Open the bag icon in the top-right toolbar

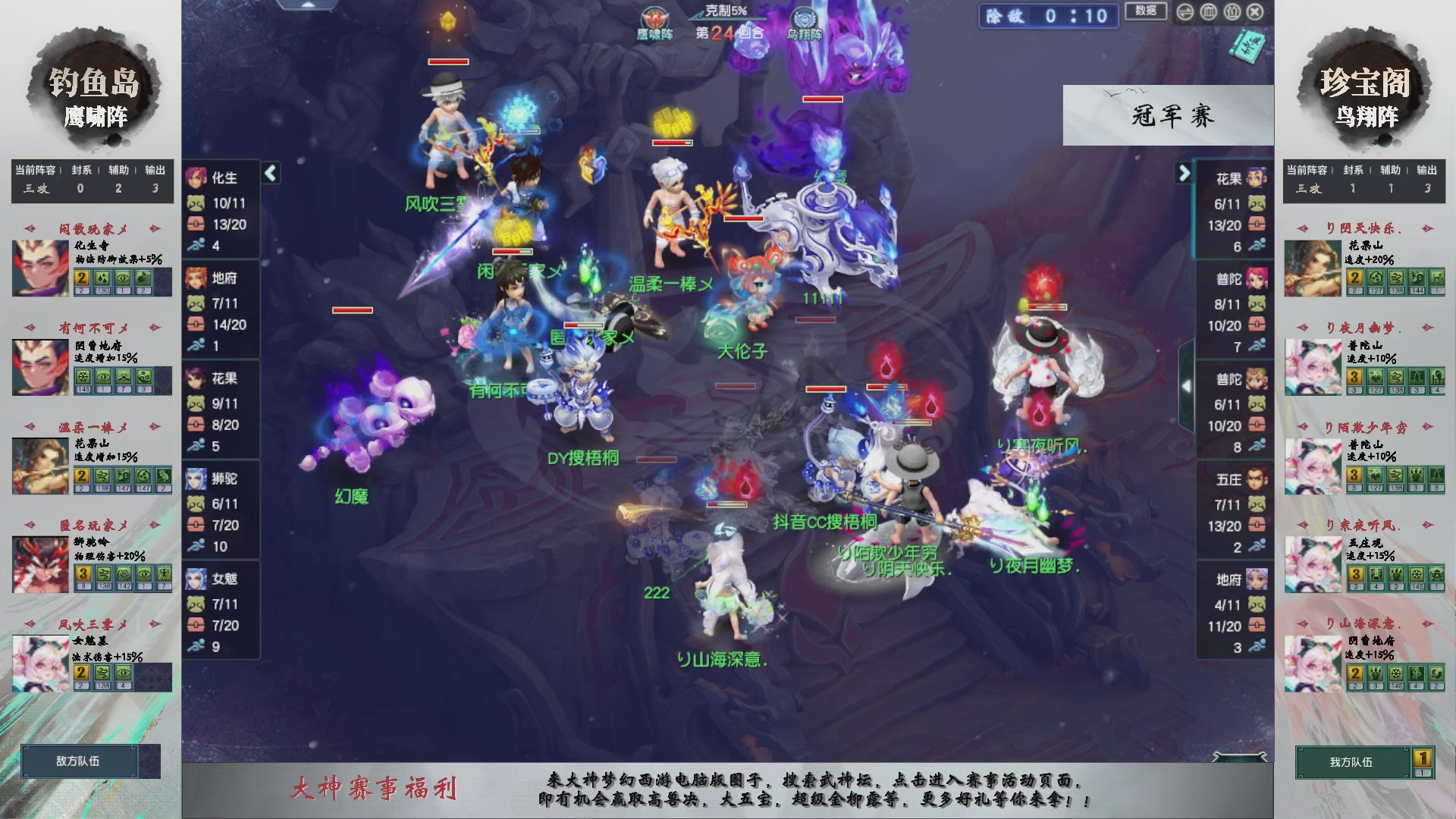(1232, 12)
